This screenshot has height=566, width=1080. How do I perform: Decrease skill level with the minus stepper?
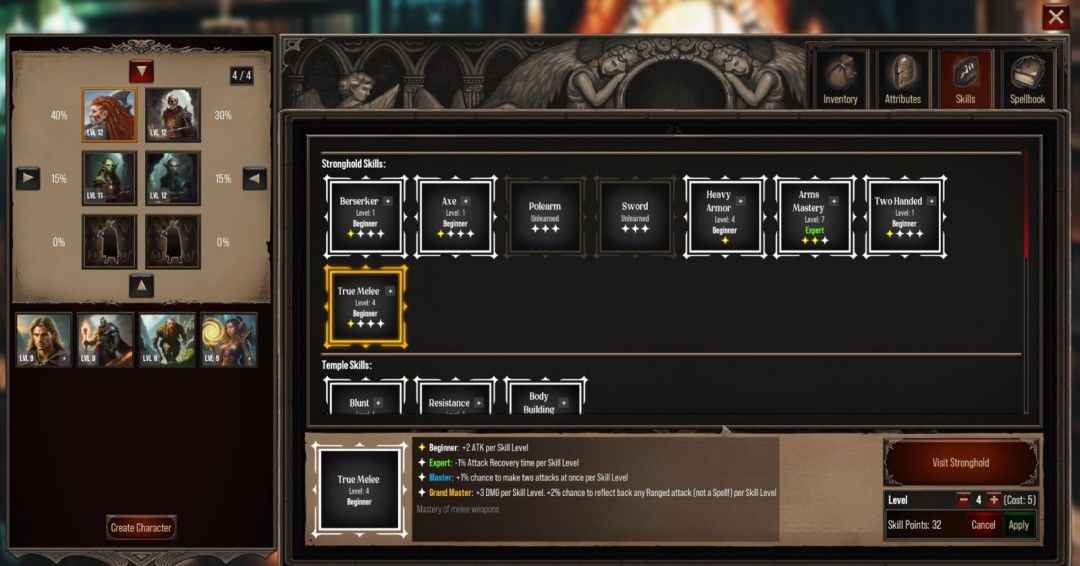(x=963, y=500)
